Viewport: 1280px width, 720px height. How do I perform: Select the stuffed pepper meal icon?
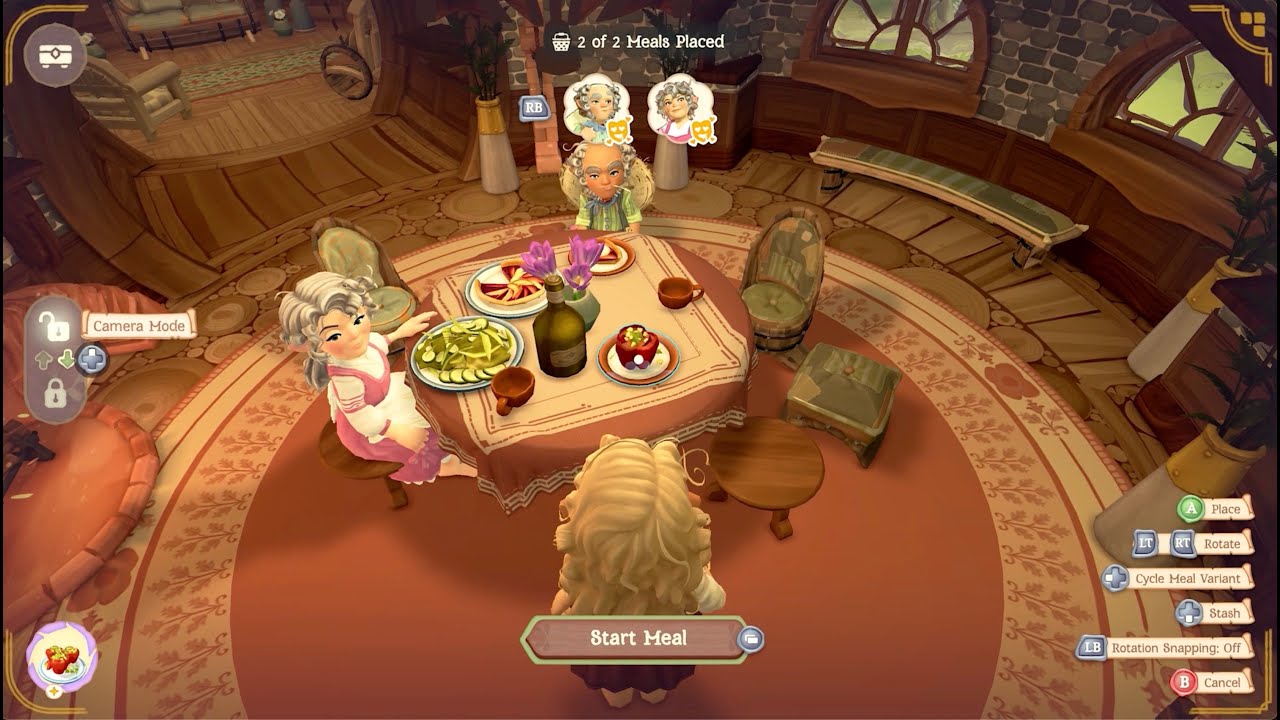coord(62,659)
